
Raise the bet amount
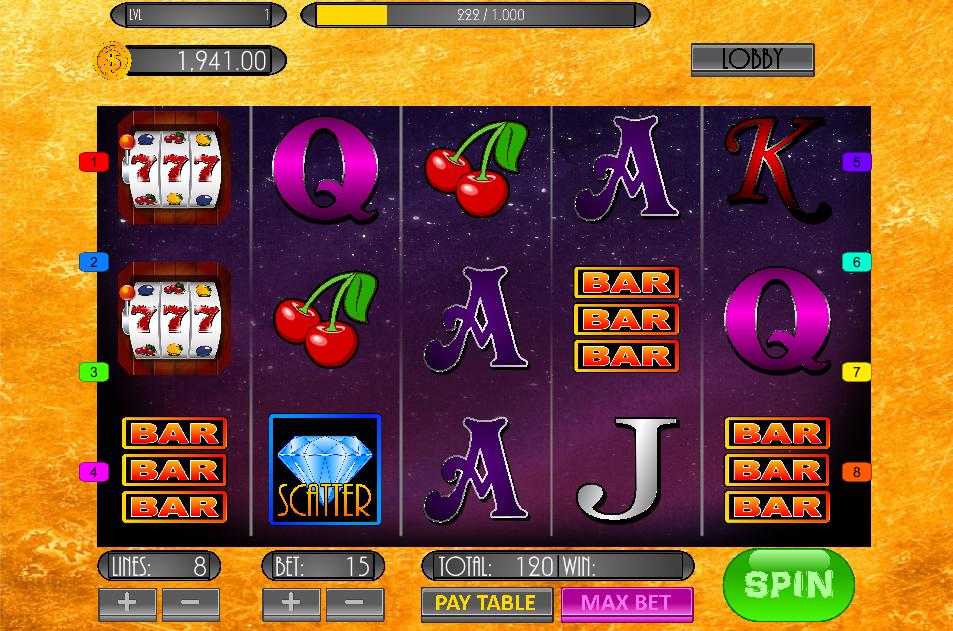(x=291, y=603)
